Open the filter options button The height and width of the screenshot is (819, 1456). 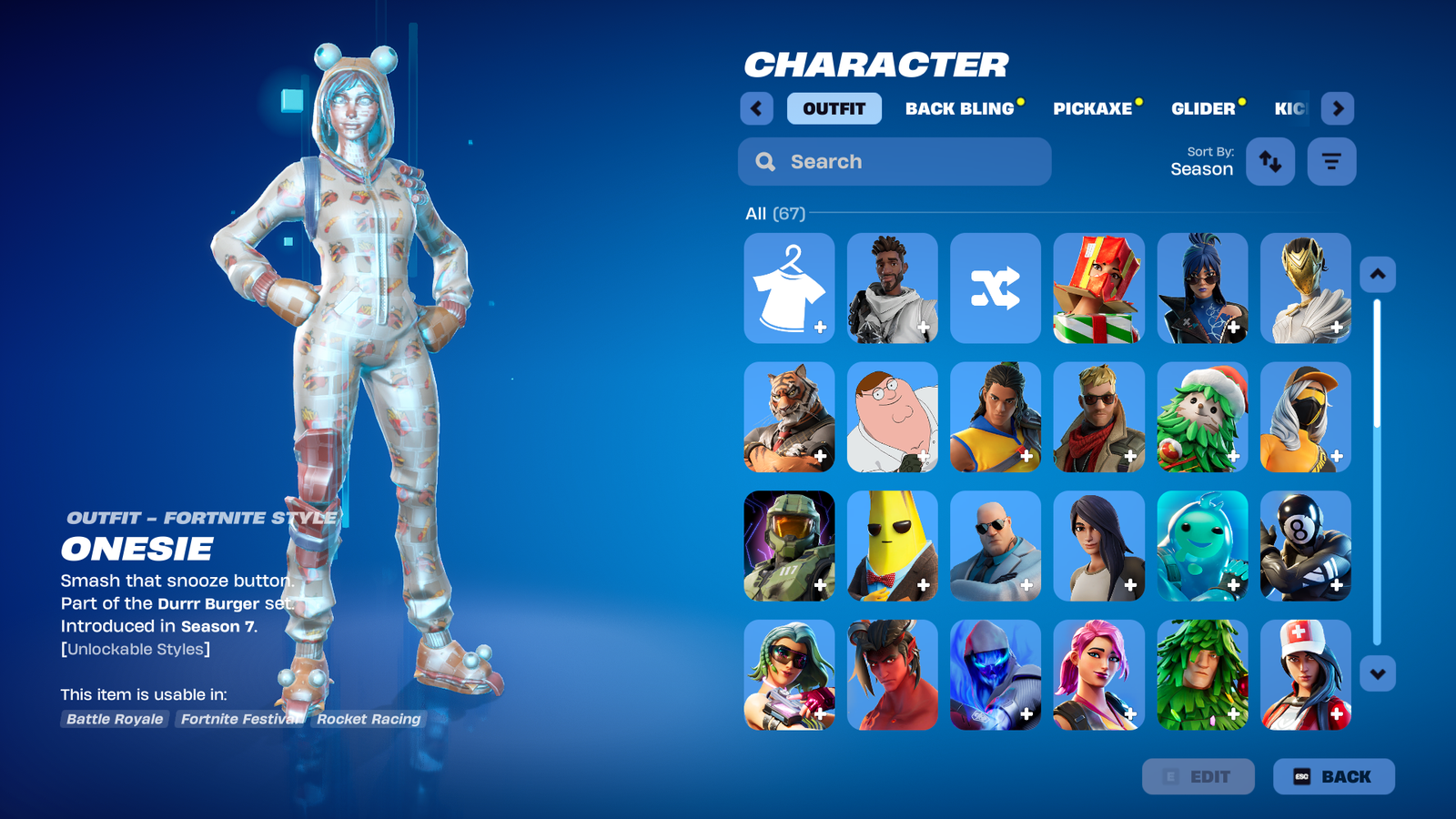click(x=1331, y=162)
